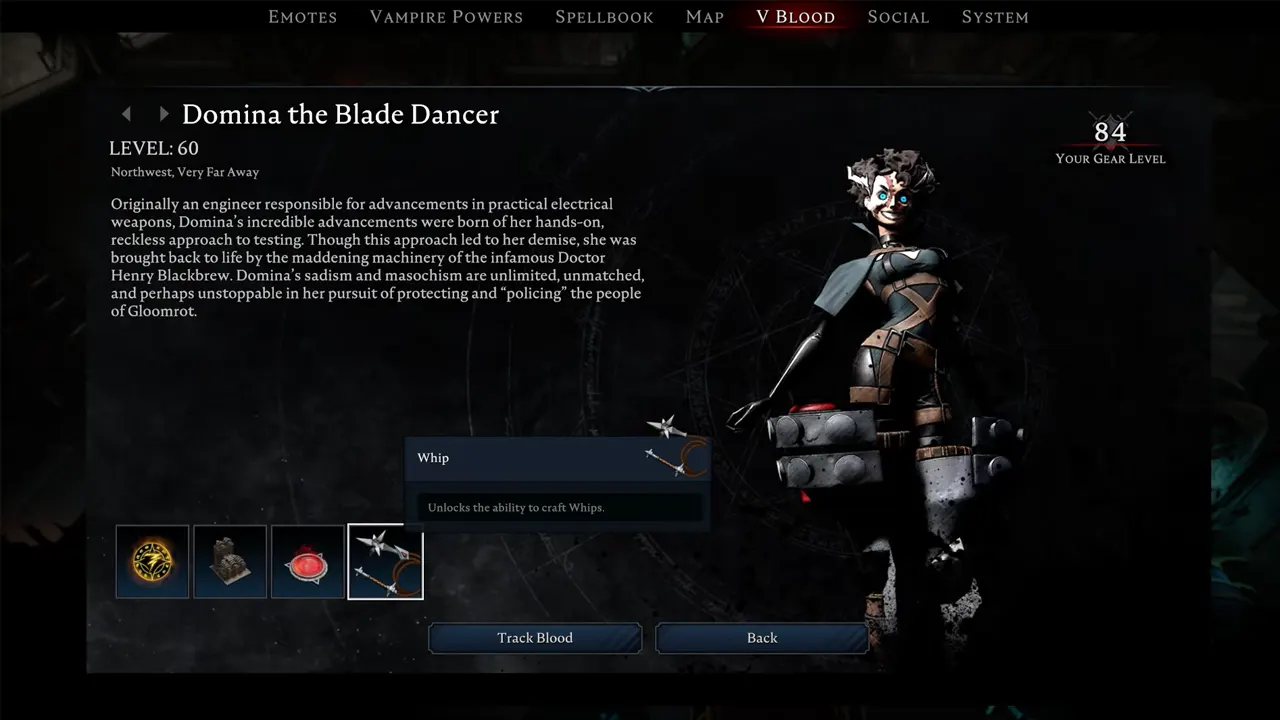Open the Map menu tab
Image resolution: width=1280 pixels, height=720 pixels.
click(x=704, y=16)
